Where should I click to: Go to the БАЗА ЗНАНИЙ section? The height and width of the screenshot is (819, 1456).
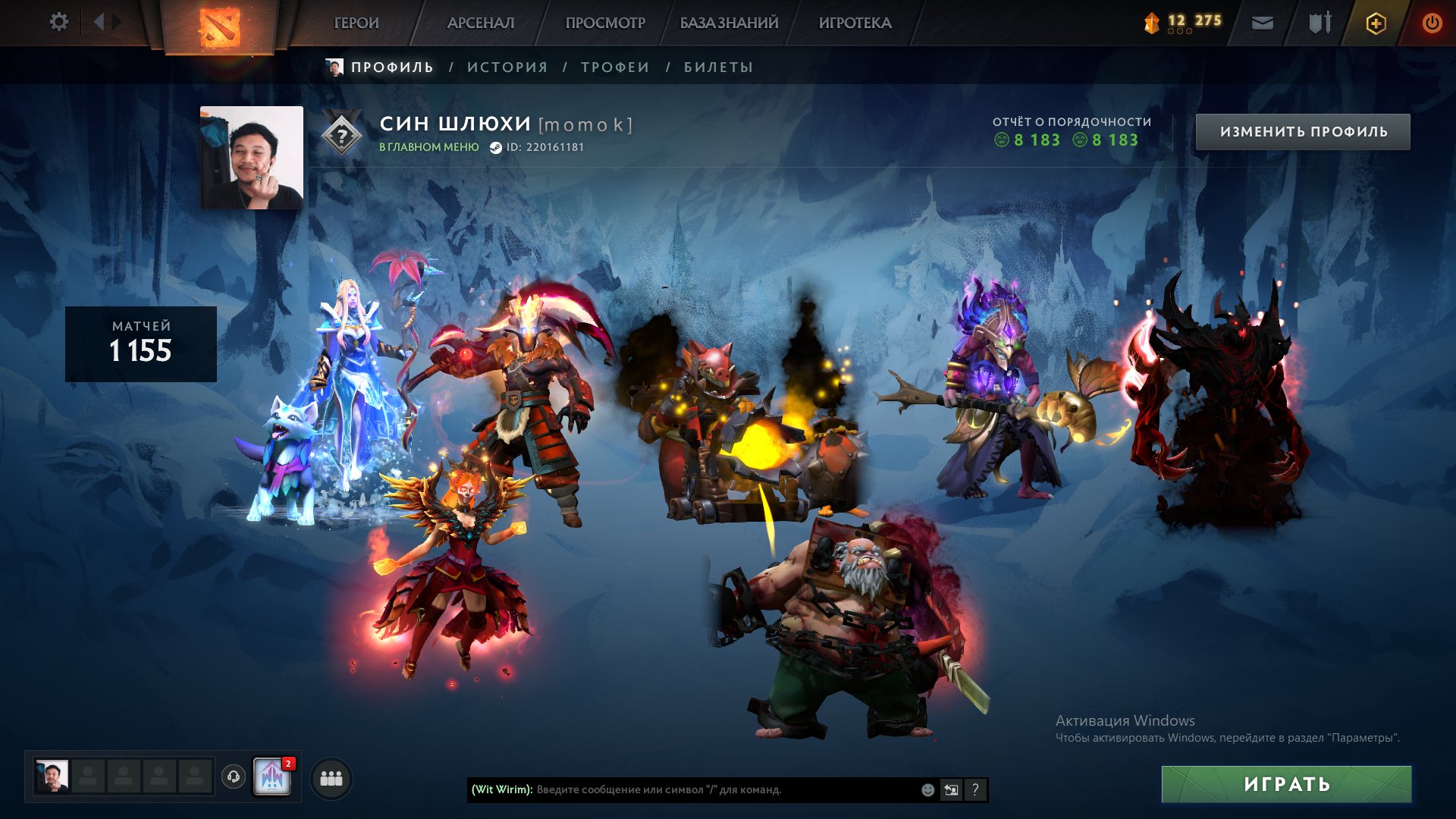pyautogui.click(x=729, y=24)
